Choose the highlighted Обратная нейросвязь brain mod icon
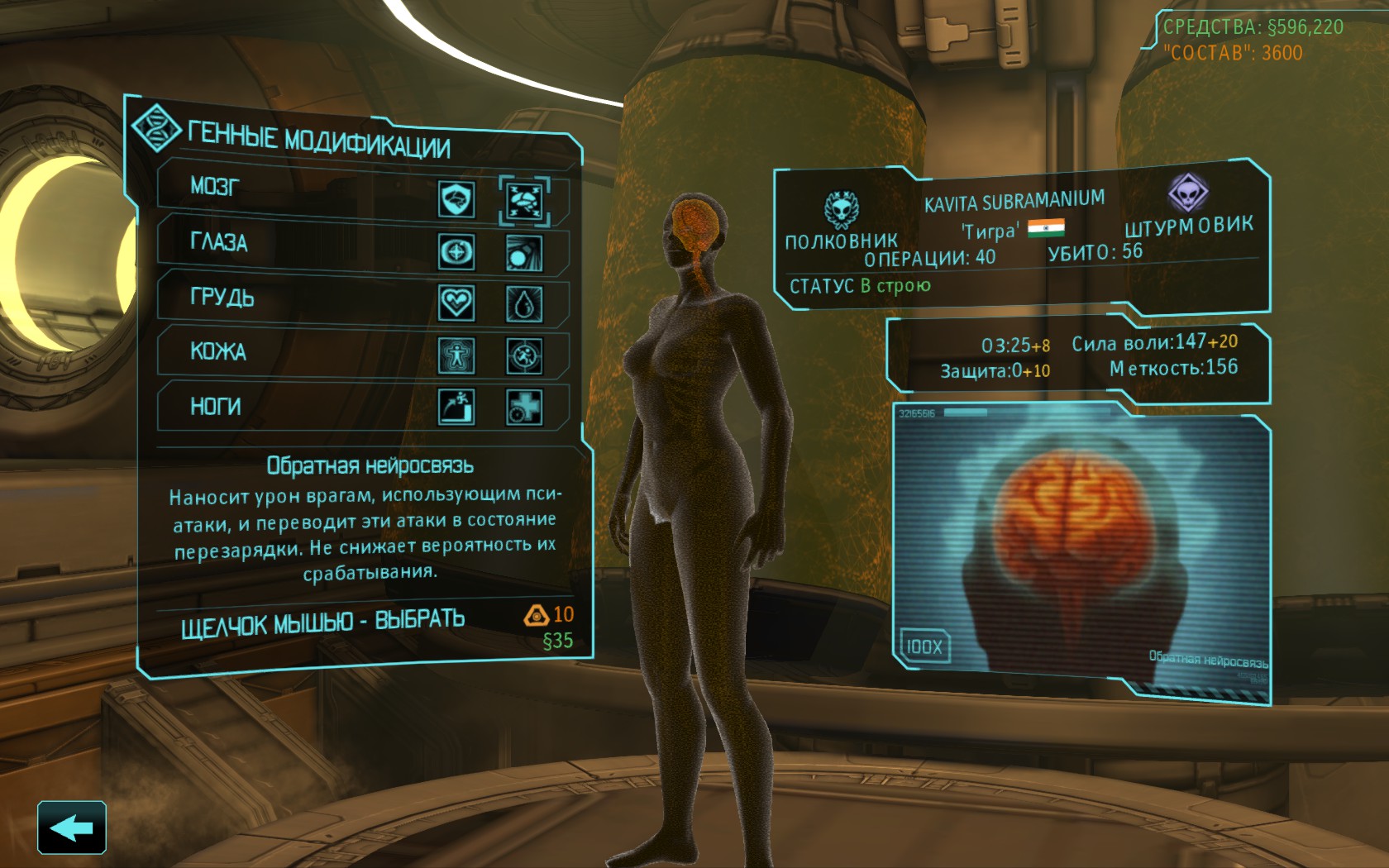The image size is (1389, 868). pos(524,201)
